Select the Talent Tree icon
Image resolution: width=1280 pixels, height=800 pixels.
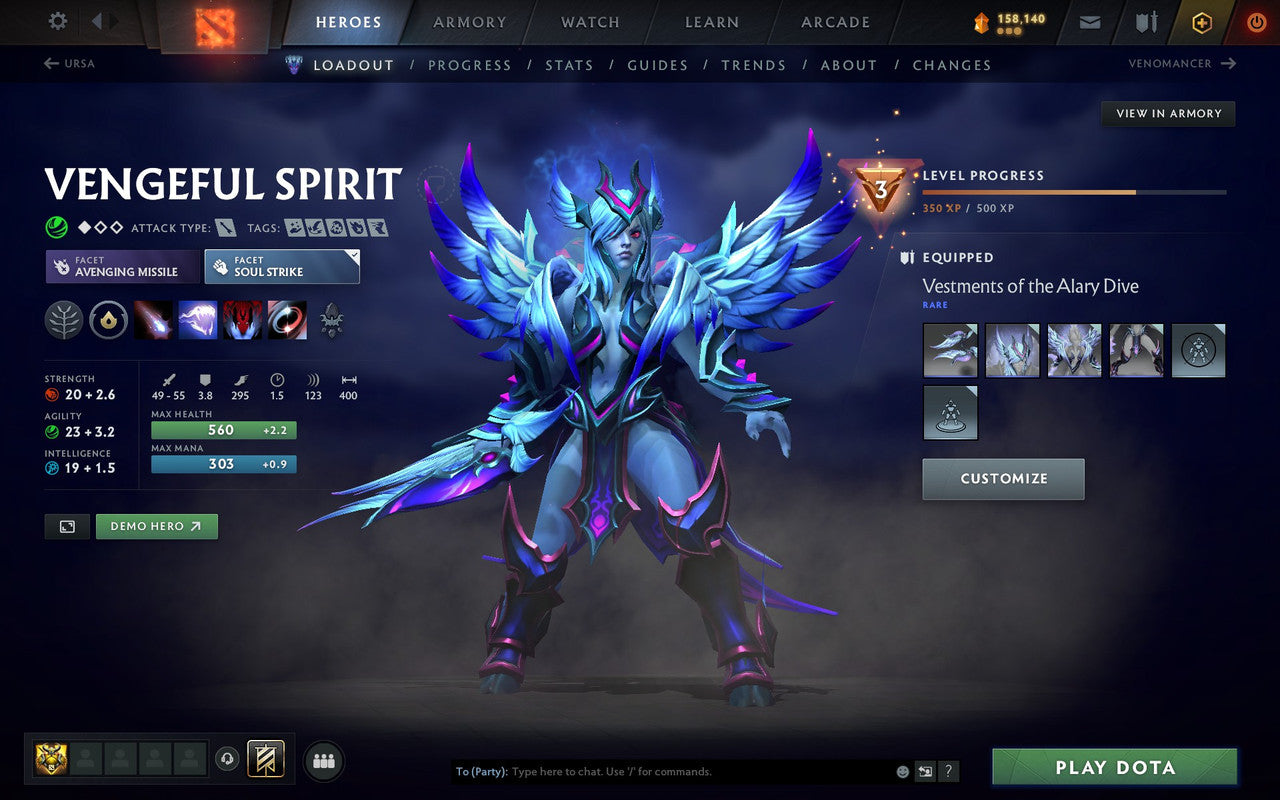62,320
